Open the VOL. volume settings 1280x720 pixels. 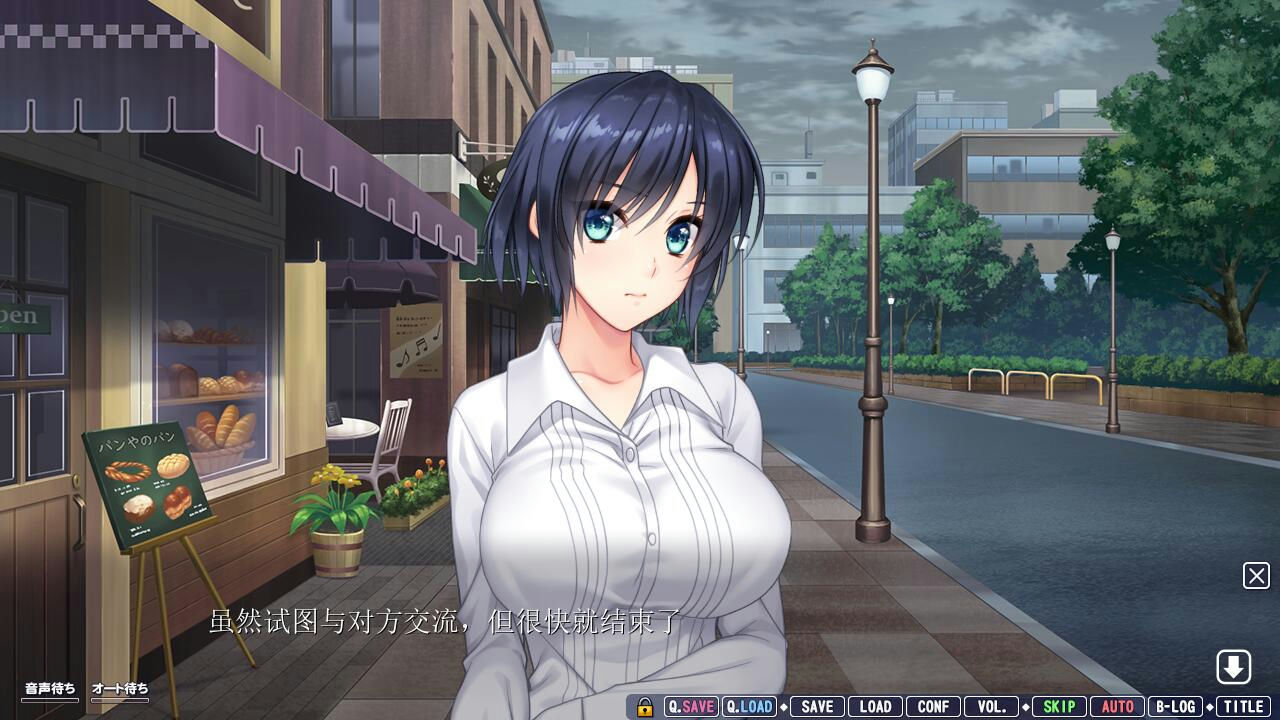[x=991, y=706]
